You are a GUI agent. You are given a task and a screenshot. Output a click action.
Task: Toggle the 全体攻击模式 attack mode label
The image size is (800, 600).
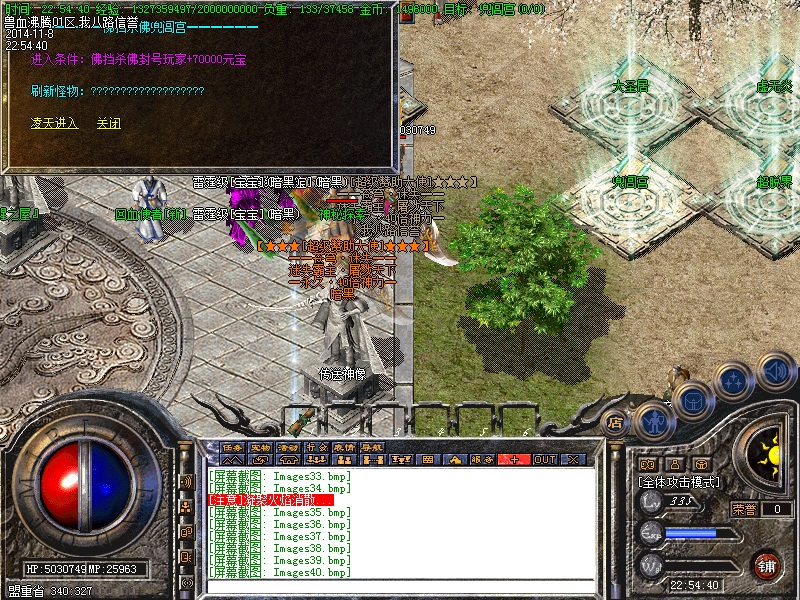pos(678,482)
